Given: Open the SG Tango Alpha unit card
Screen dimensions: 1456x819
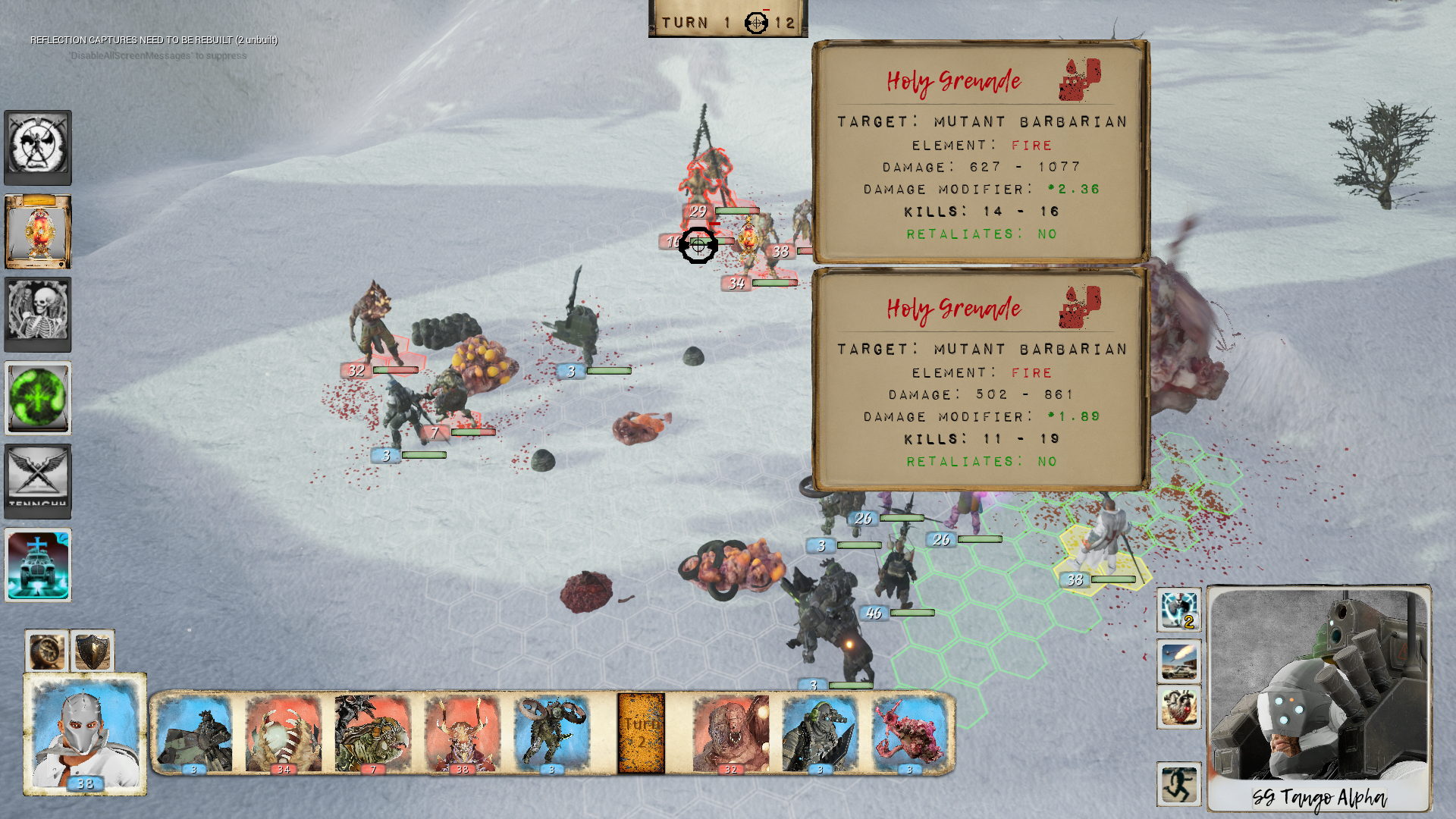Looking at the screenshot, I should (1319, 698).
